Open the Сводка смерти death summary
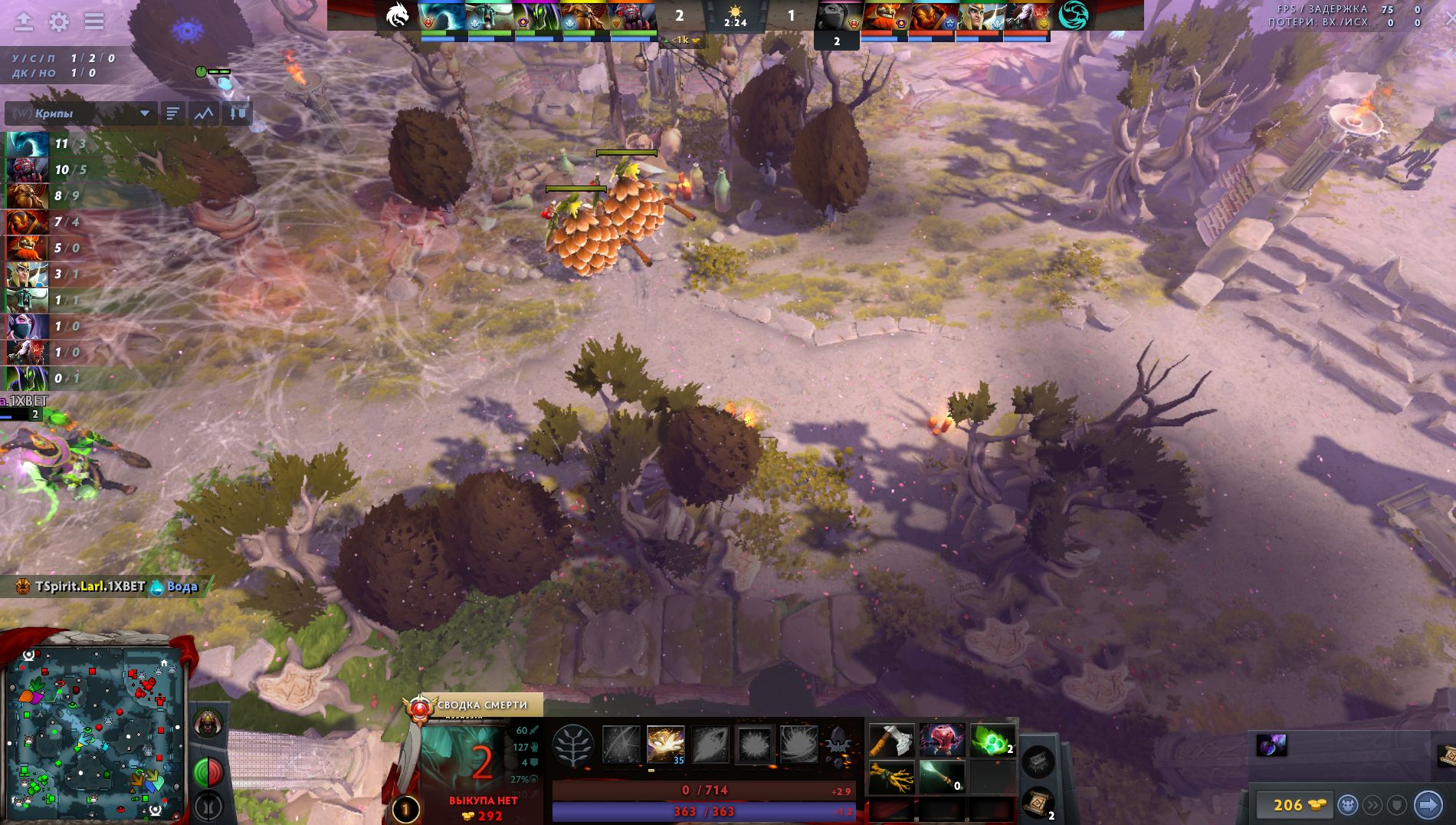The width and height of the screenshot is (1456, 825). pyautogui.click(x=480, y=705)
